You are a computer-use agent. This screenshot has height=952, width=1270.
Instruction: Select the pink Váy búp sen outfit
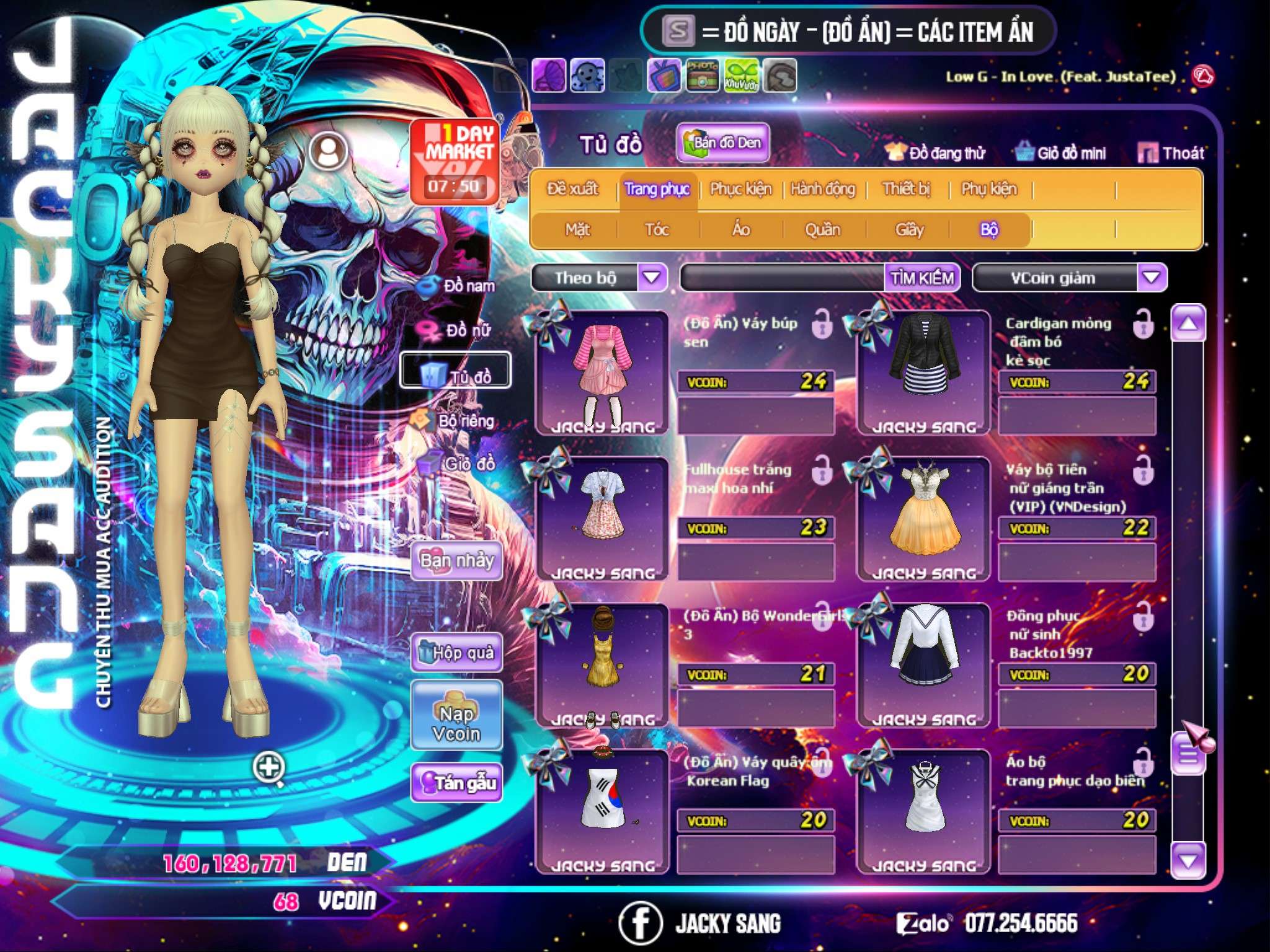(603, 372)
